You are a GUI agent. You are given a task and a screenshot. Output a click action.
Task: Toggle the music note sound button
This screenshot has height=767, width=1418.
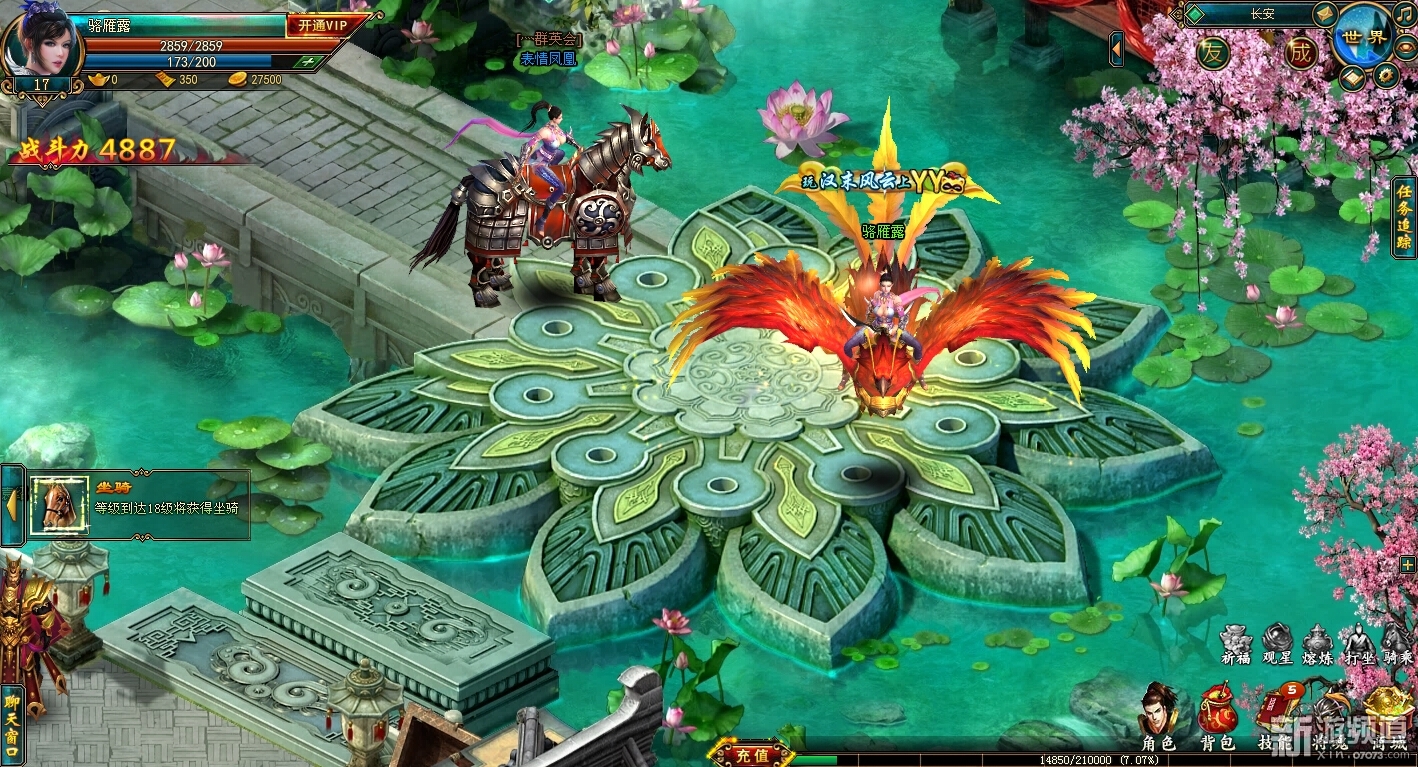point(1404,13)
